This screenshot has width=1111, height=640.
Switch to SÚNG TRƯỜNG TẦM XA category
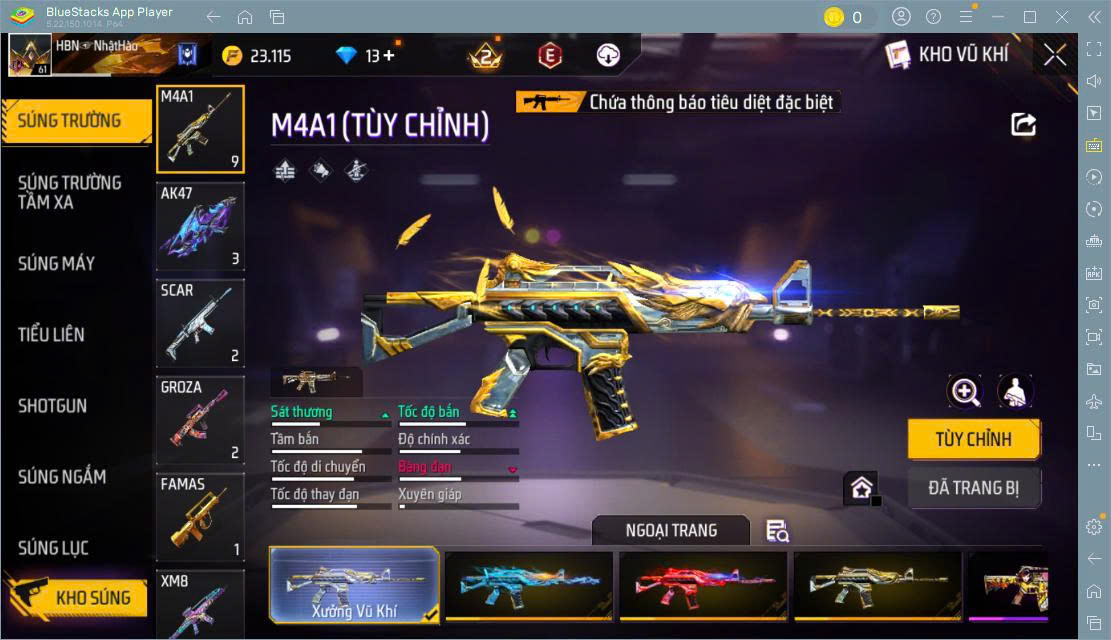pos(70,192)
